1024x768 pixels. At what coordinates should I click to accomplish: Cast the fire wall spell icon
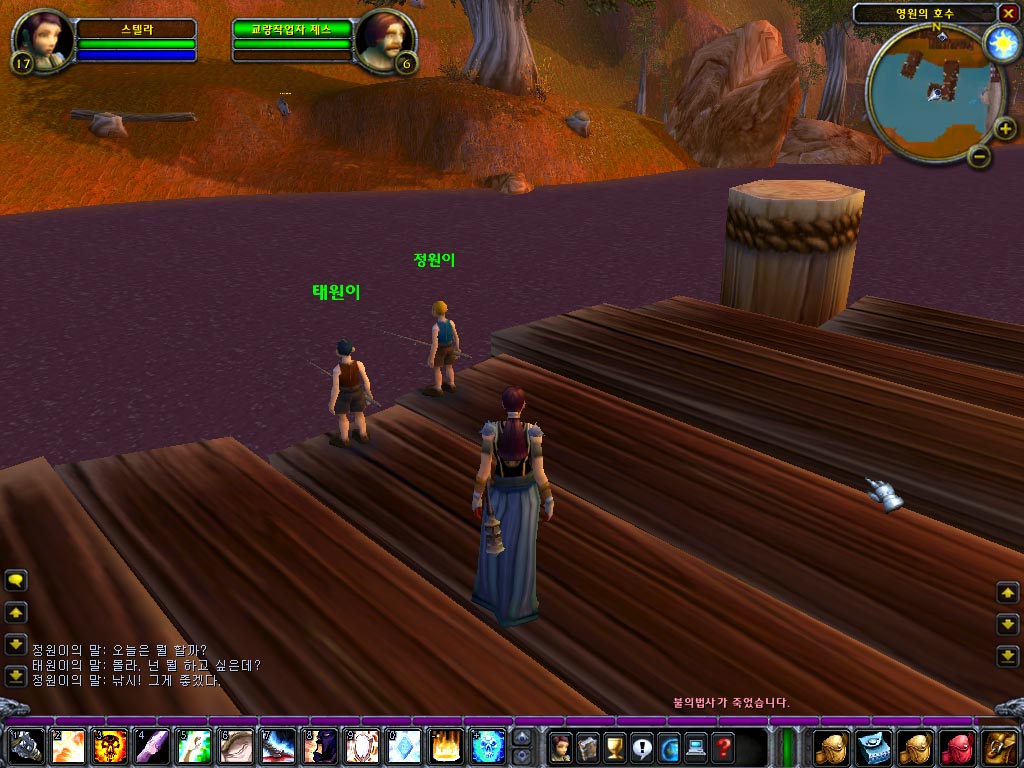pos(445,746)
